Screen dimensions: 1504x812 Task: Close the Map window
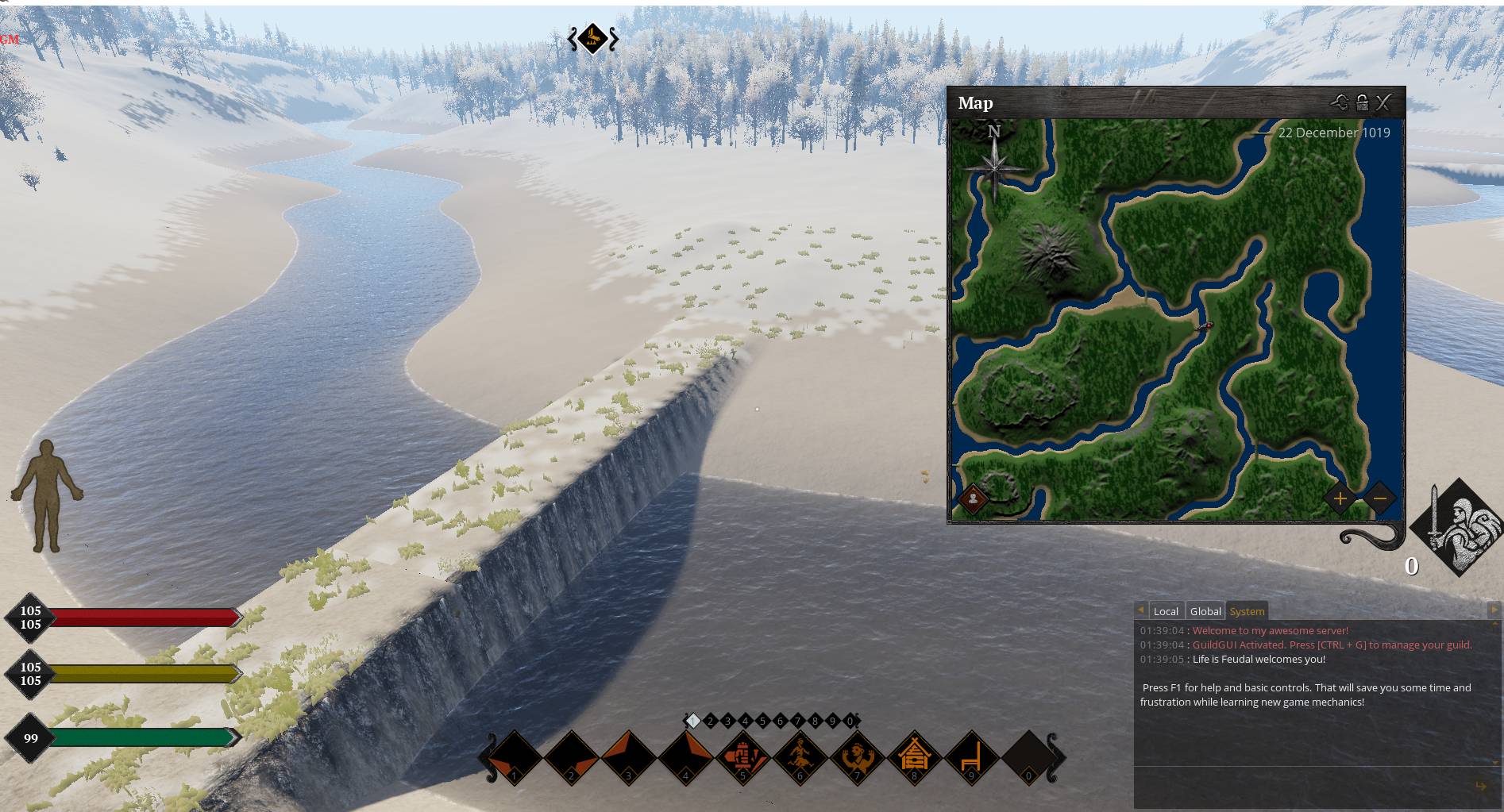(x=1384, y=102)
